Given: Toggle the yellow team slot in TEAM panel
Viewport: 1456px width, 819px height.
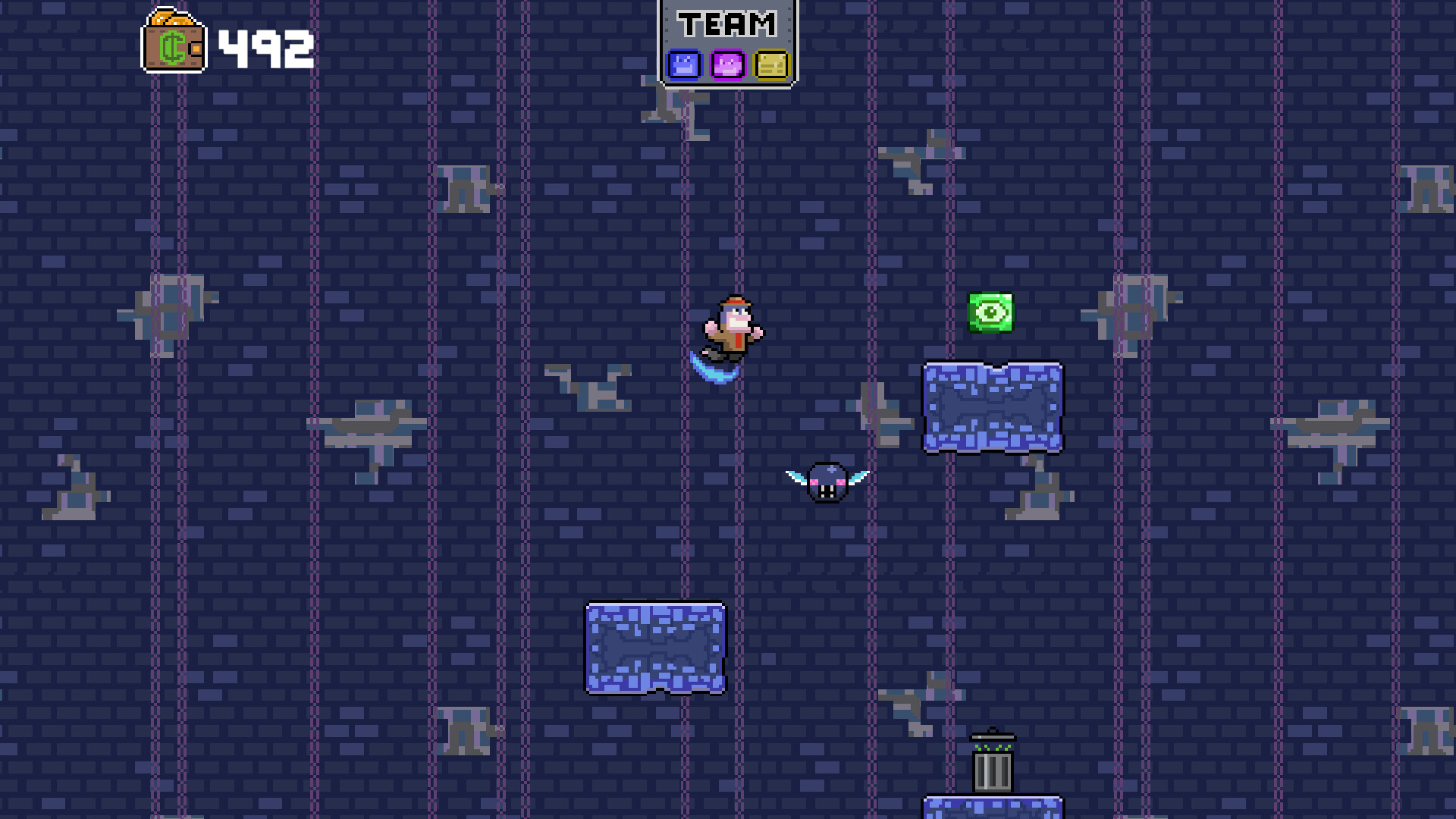Looking at the screenshot, I should (x=771, y=67).
